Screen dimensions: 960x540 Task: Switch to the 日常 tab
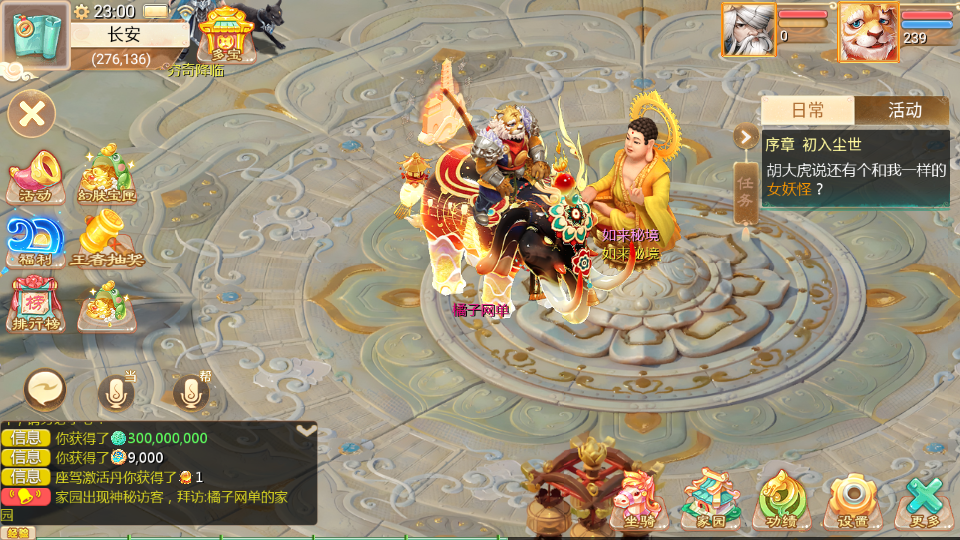pyautogui.click(x=808, y=110)
